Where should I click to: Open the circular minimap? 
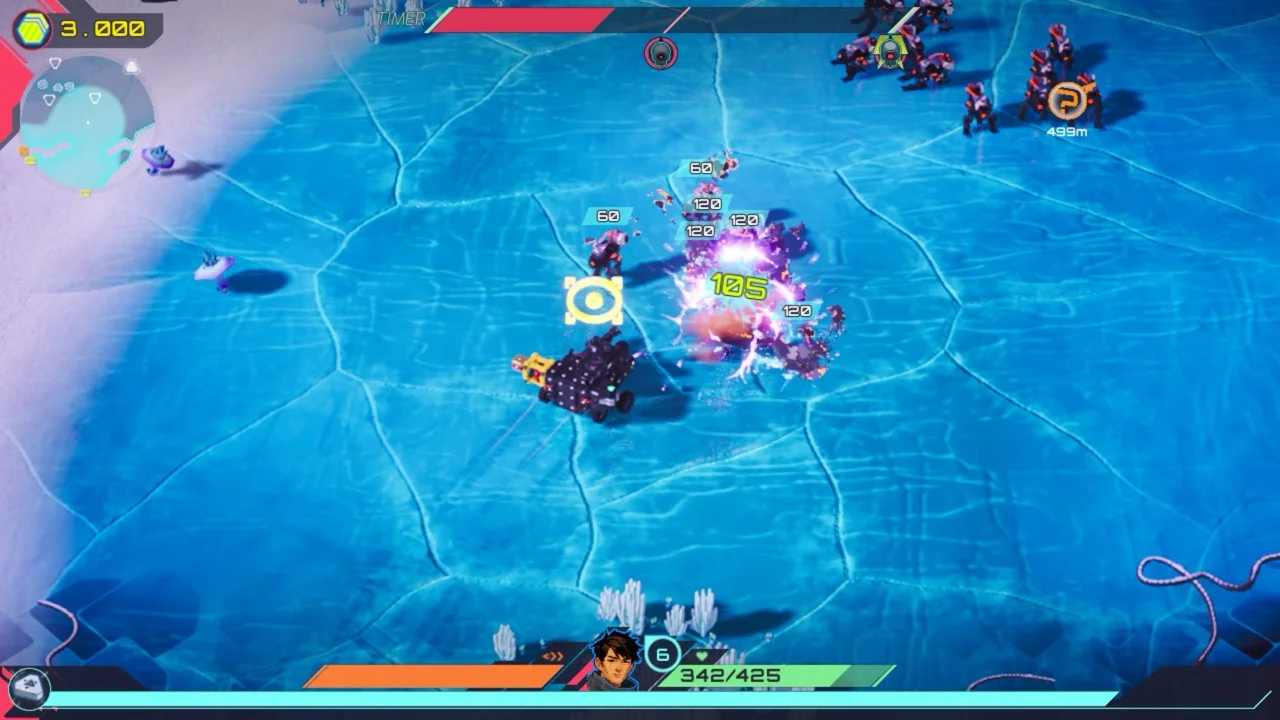87,121
